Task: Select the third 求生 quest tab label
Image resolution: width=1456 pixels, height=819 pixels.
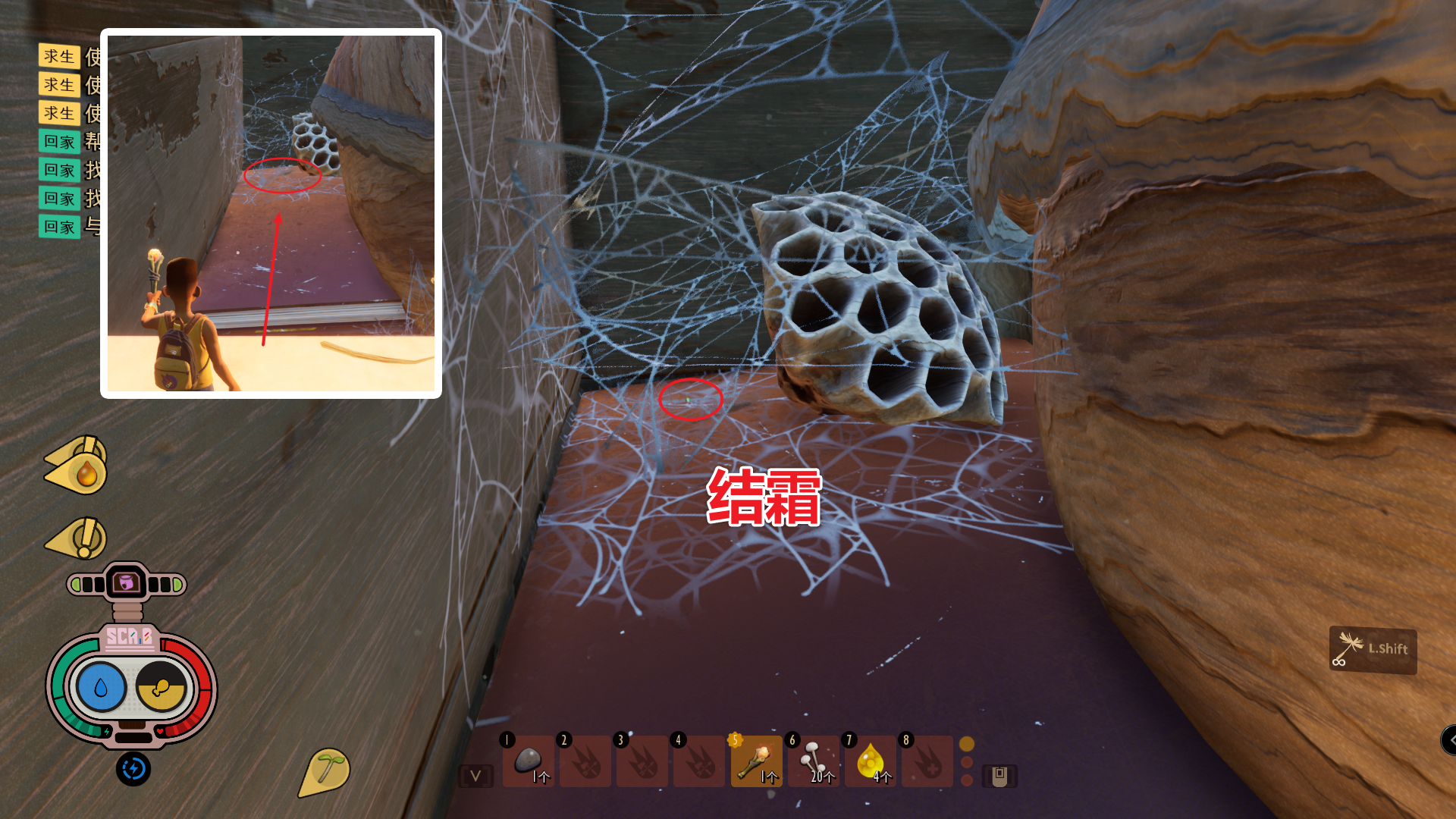Action: click(60, 113)
